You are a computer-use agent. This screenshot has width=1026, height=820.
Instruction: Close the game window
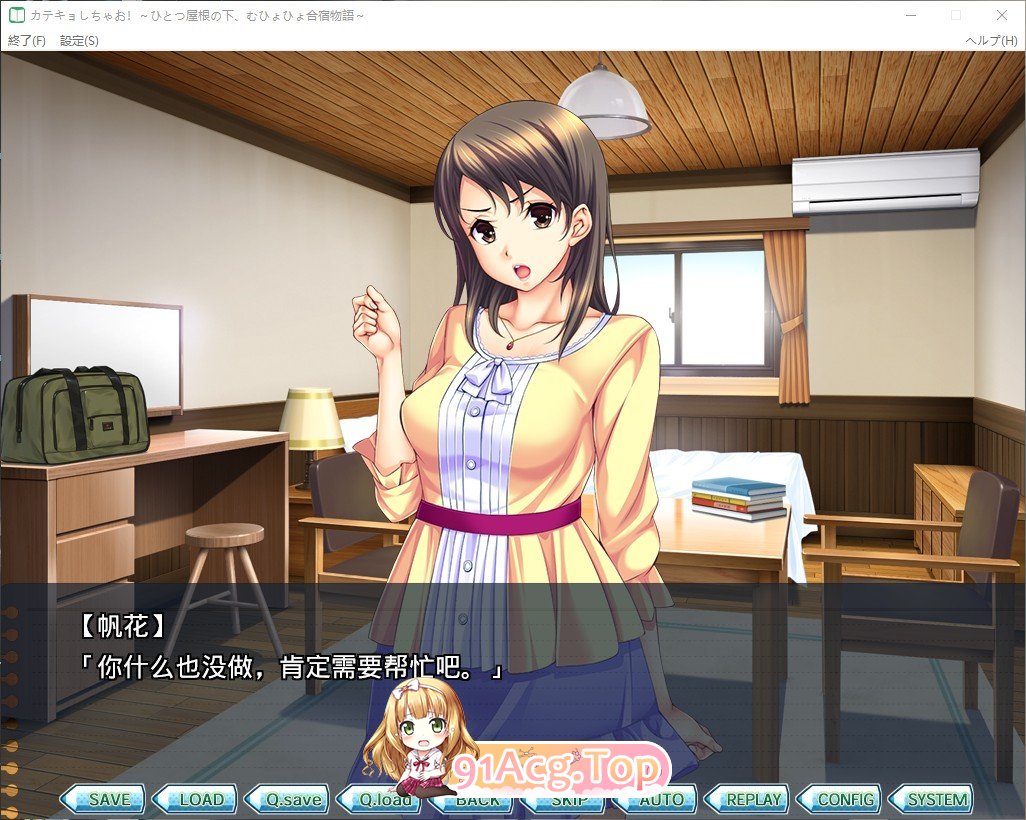pos(1002,15)
